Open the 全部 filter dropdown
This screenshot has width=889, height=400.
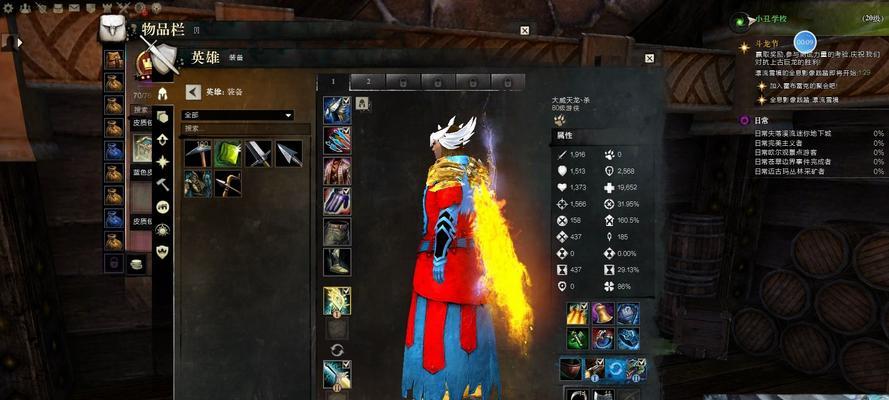(237, 115)
